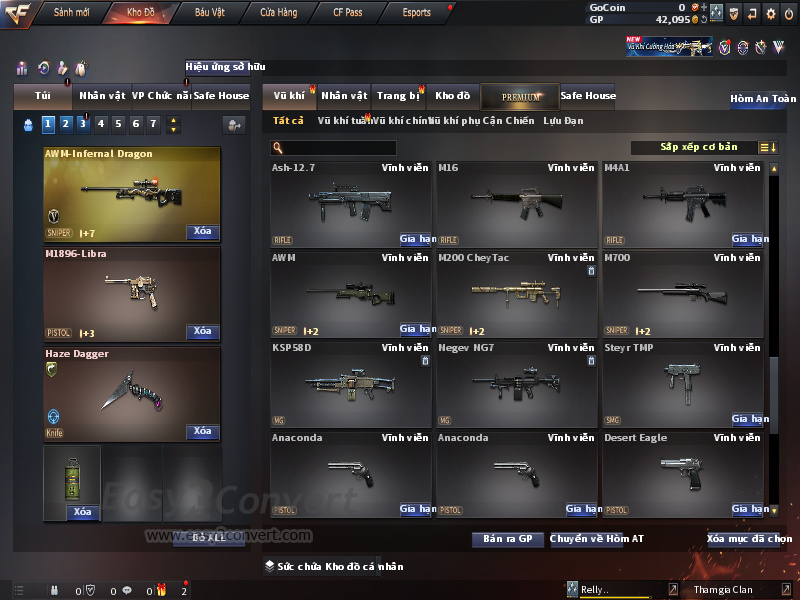Screen dimensions: 800x600
Task: Click the weapon search field
Action: click(x=333, y=147)
